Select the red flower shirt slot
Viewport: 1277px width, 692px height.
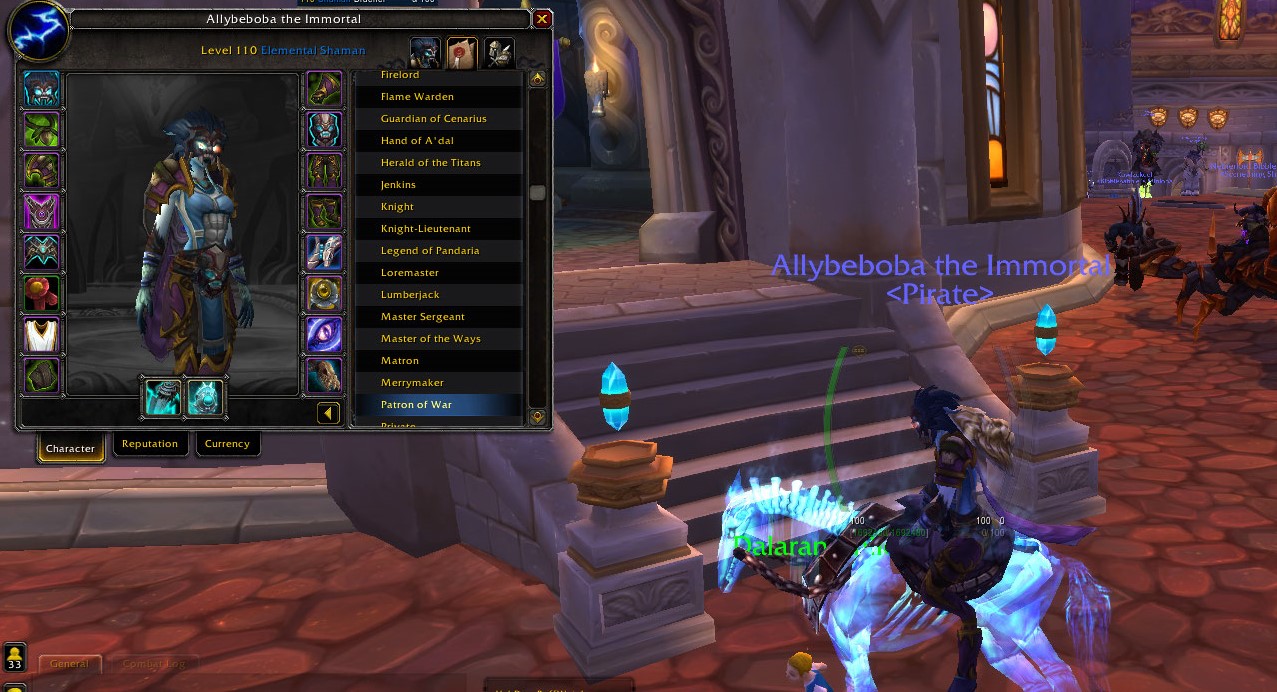(x=42, y=294)
